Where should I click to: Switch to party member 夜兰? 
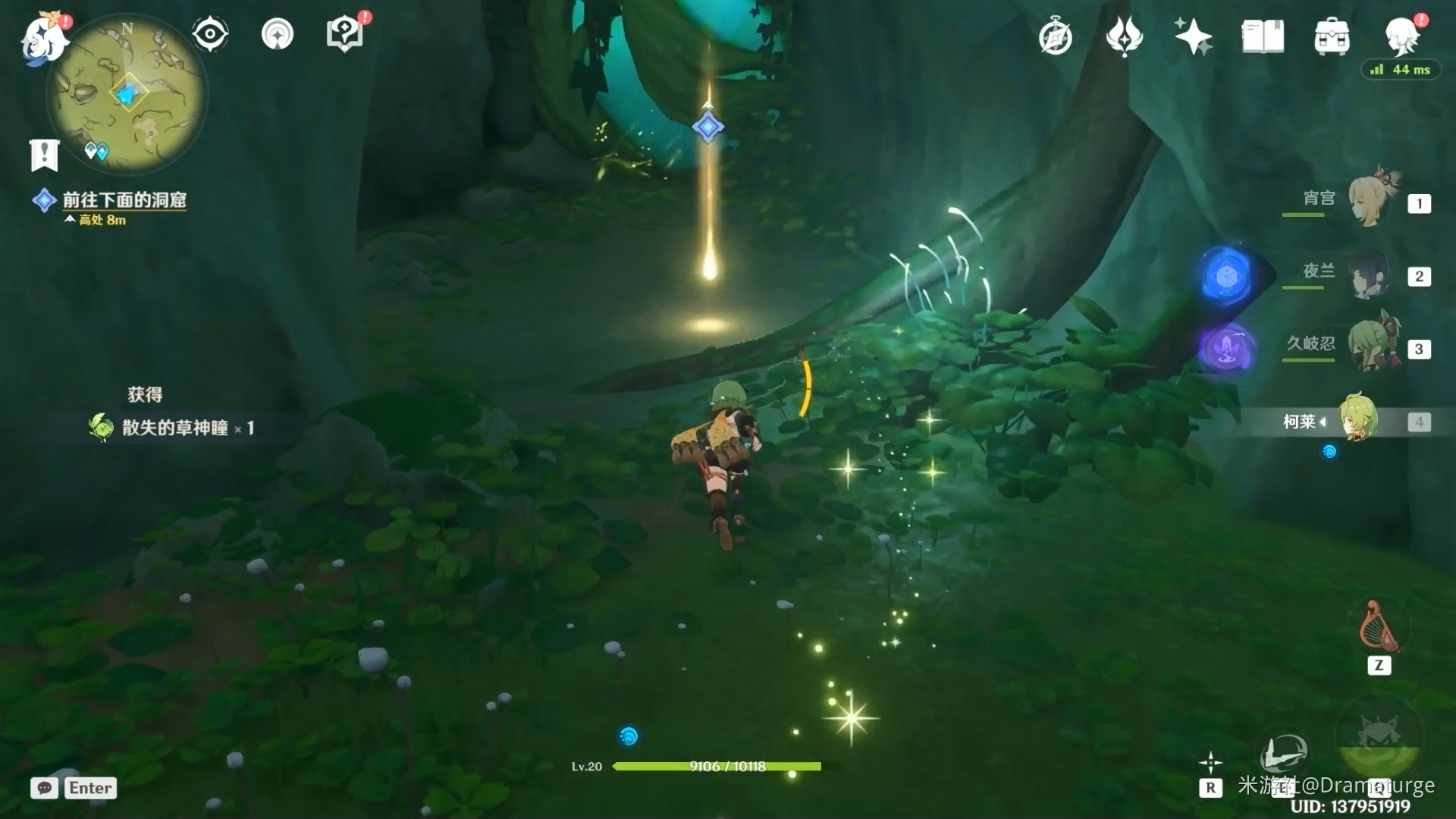[x=1370, y=273]
